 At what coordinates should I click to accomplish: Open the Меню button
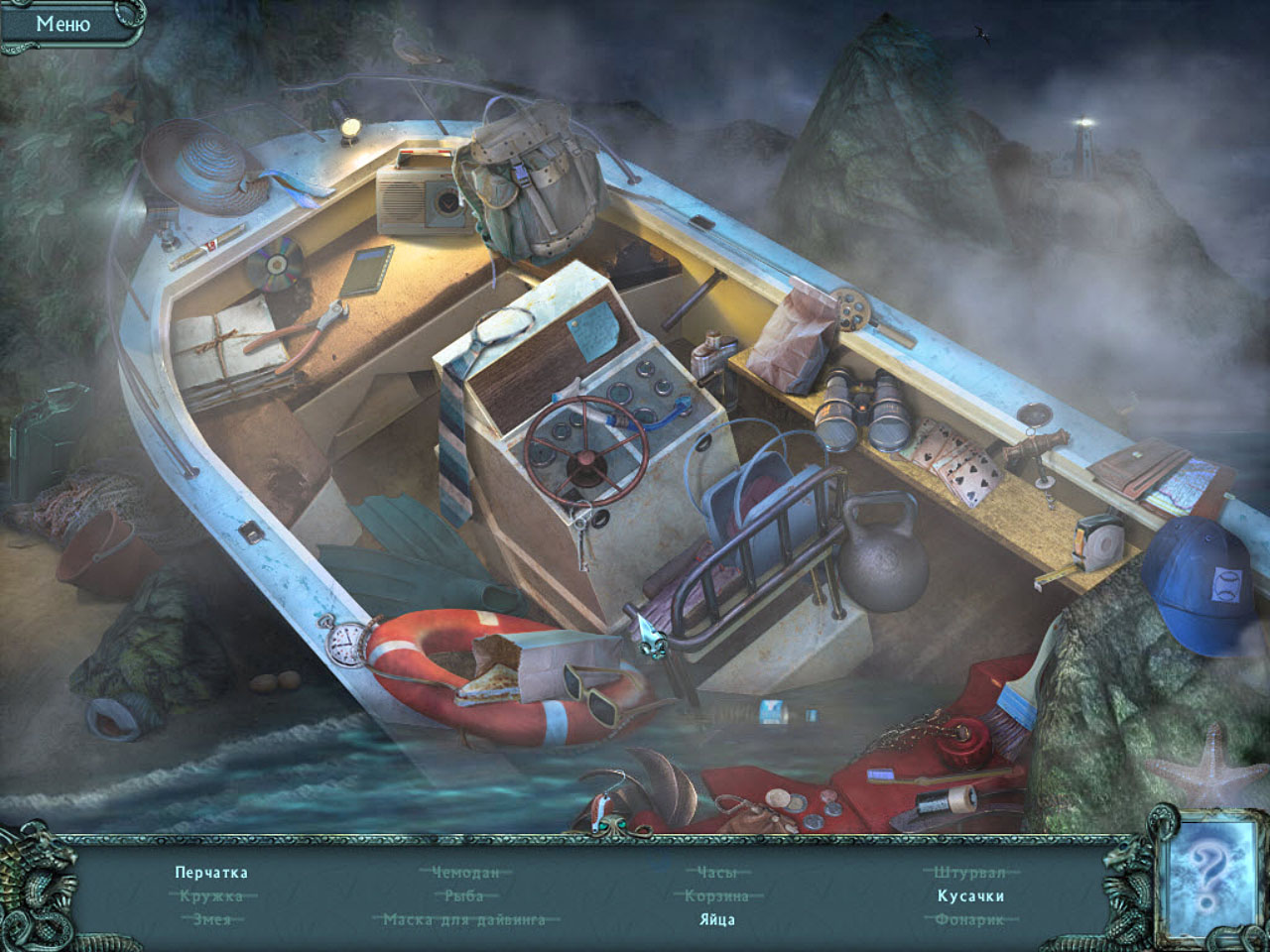coord(63,24)
